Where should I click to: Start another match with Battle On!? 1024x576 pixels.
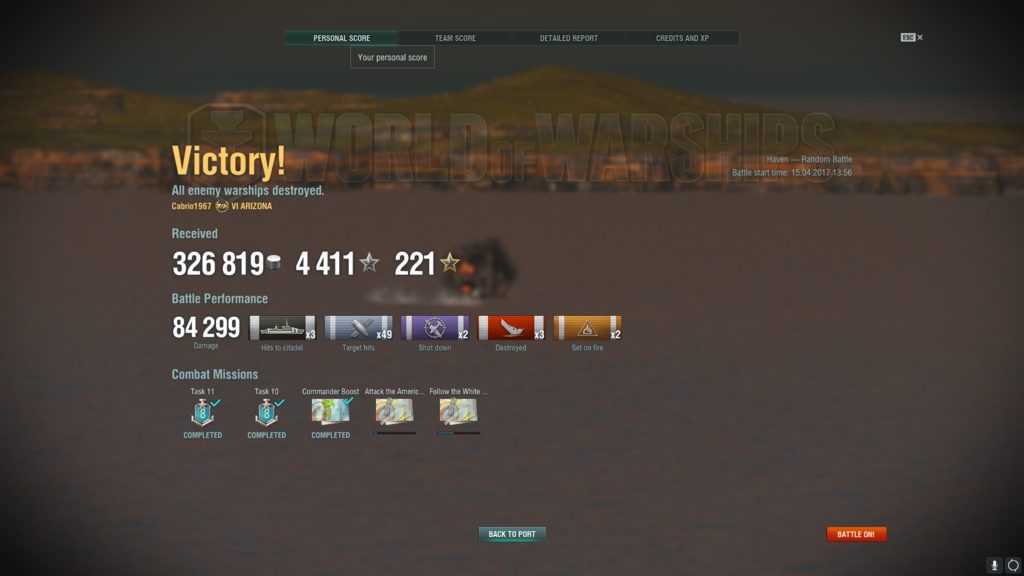pos(856,534)
